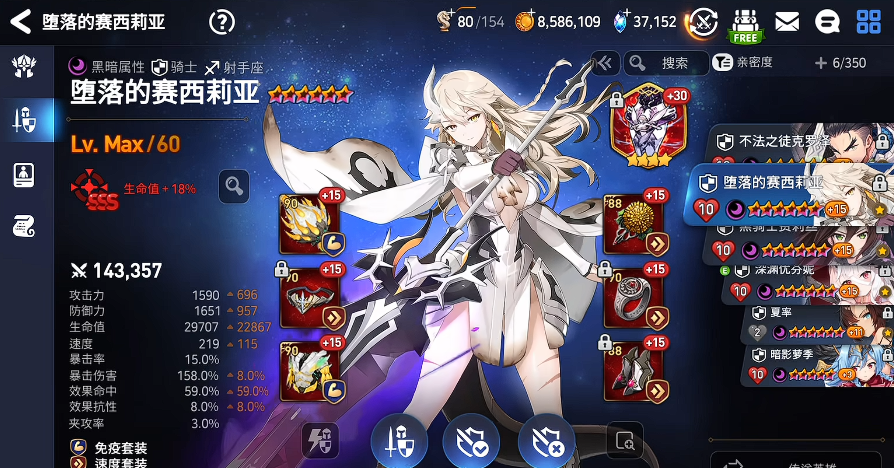Switch to the hero portrait card tab

tap(23, 174)
